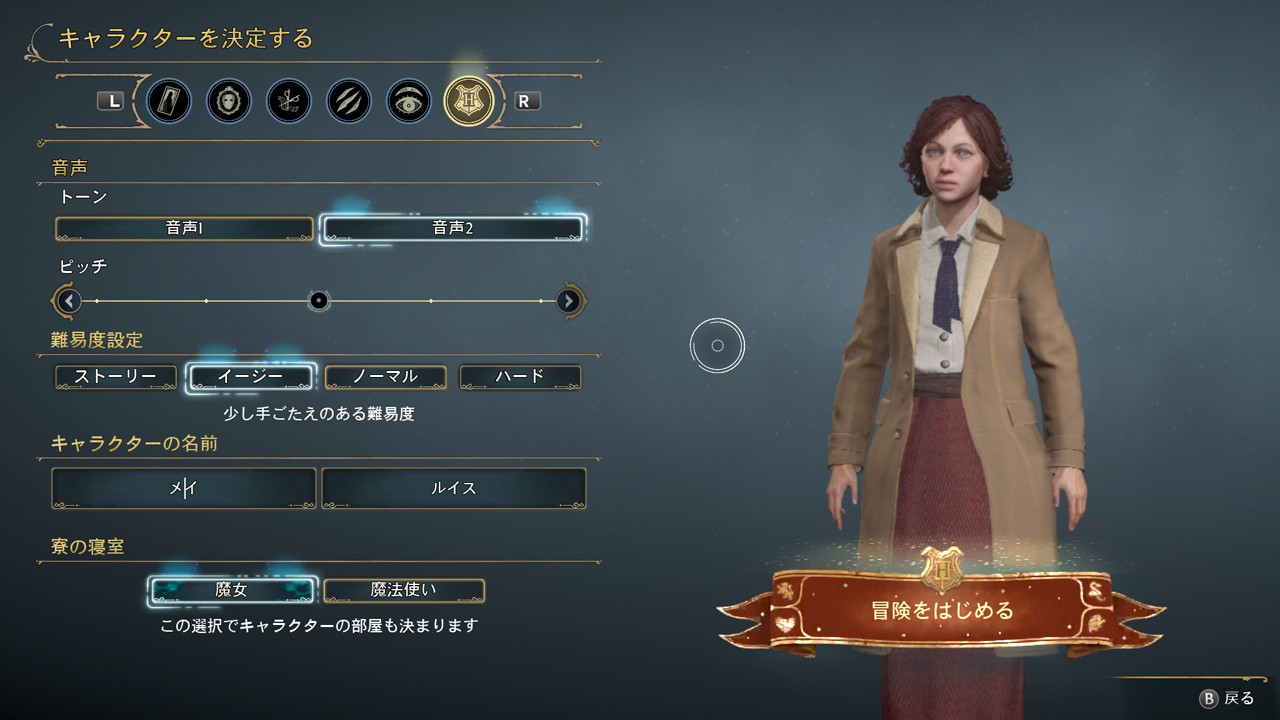Image resolution: width=1280 pixels, height=720 pixels.
Task: Select the claw scars tab
Action: 349,101
